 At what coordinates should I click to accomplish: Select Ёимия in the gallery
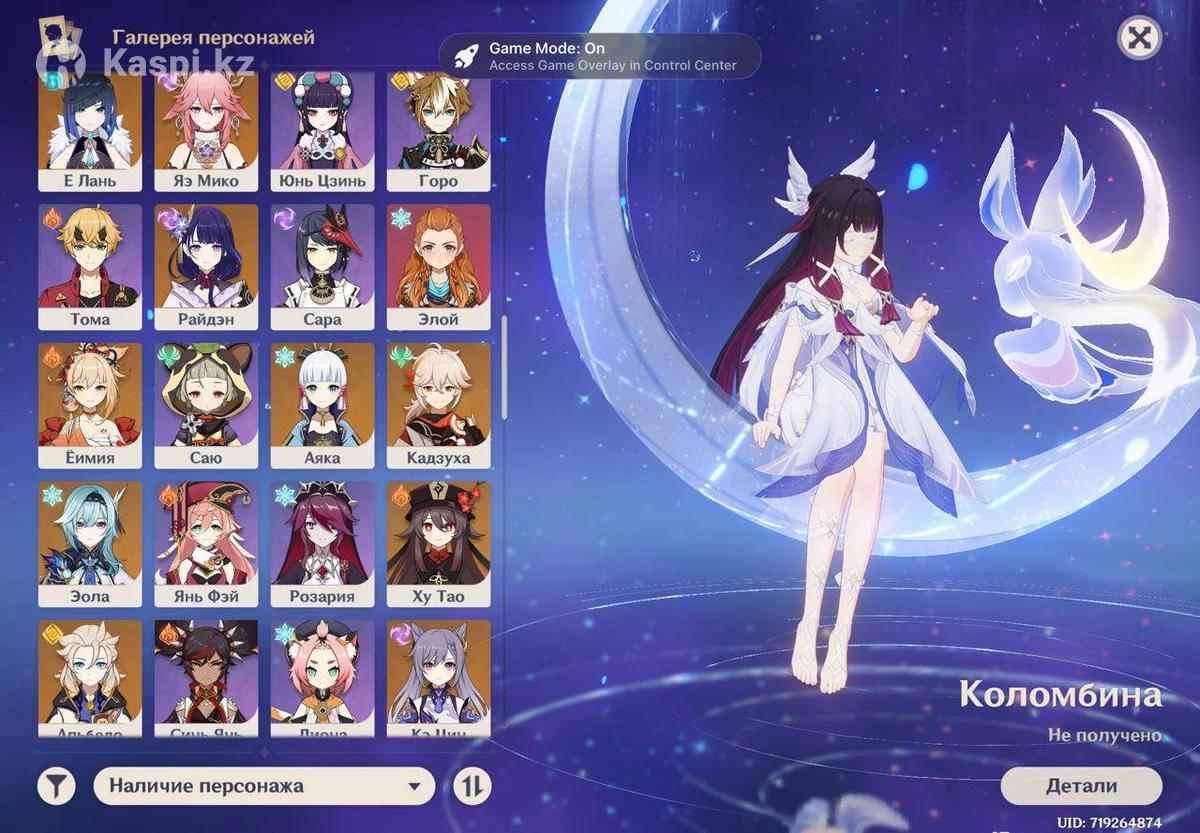(x=90, y=405)
